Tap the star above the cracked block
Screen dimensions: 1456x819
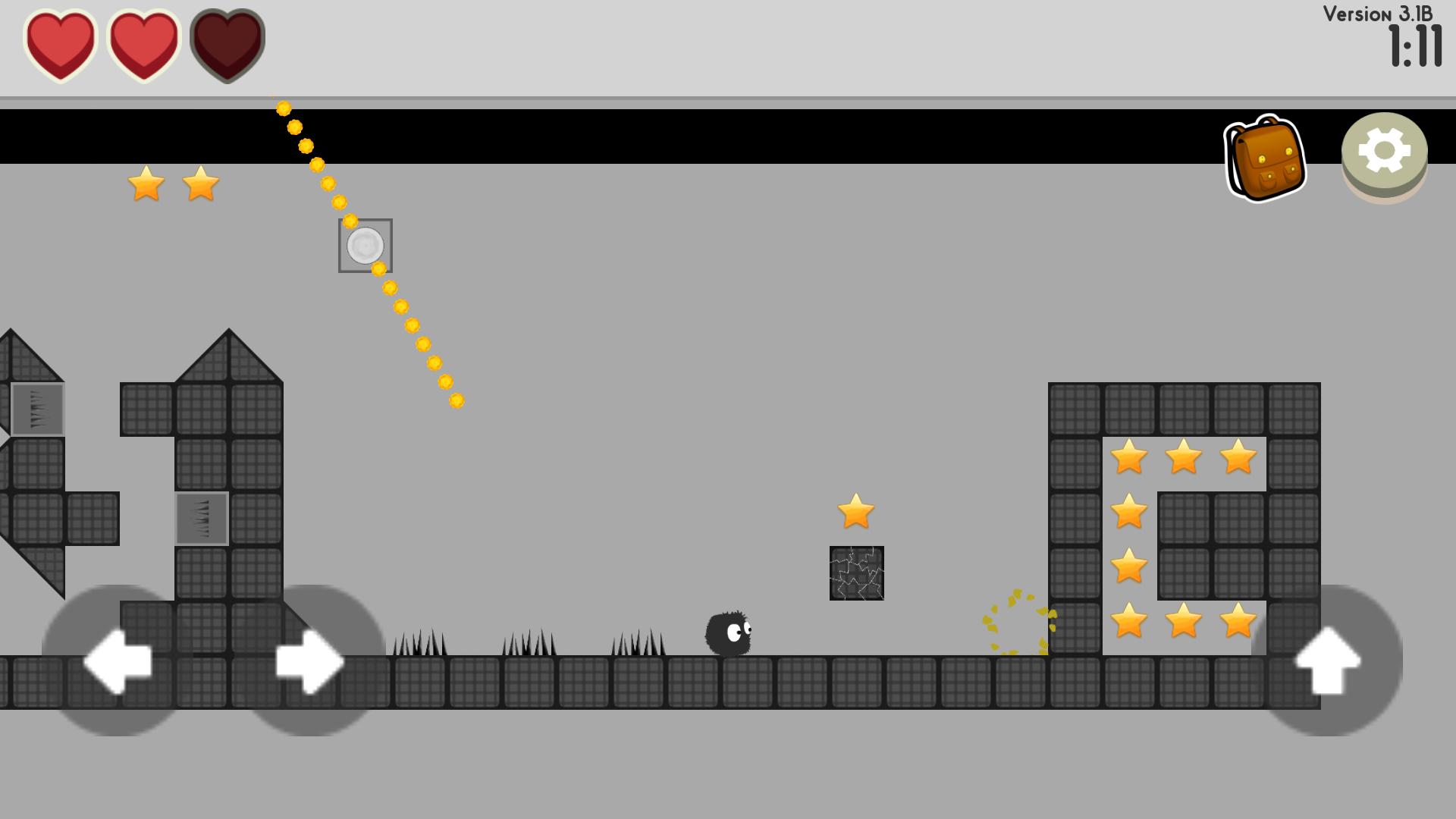(x=855, y=513)
